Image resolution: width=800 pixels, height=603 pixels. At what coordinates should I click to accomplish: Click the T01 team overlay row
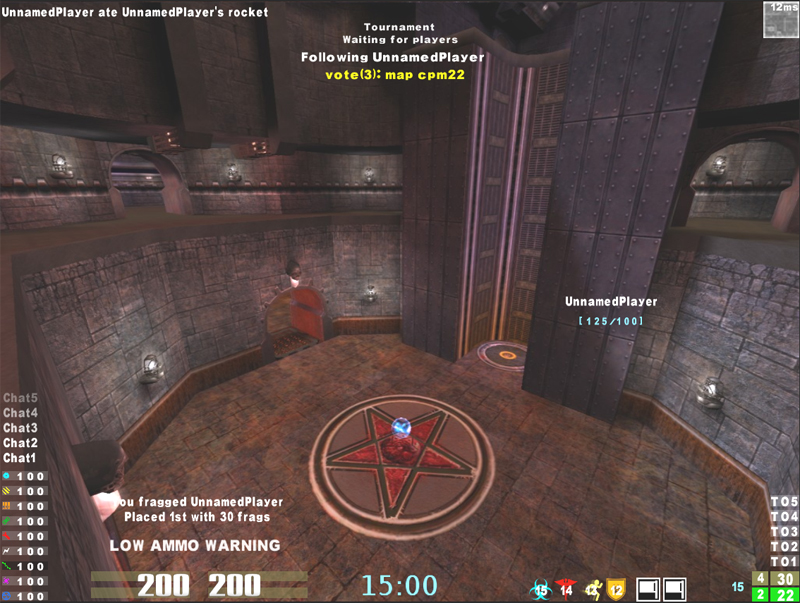(784, 561)
